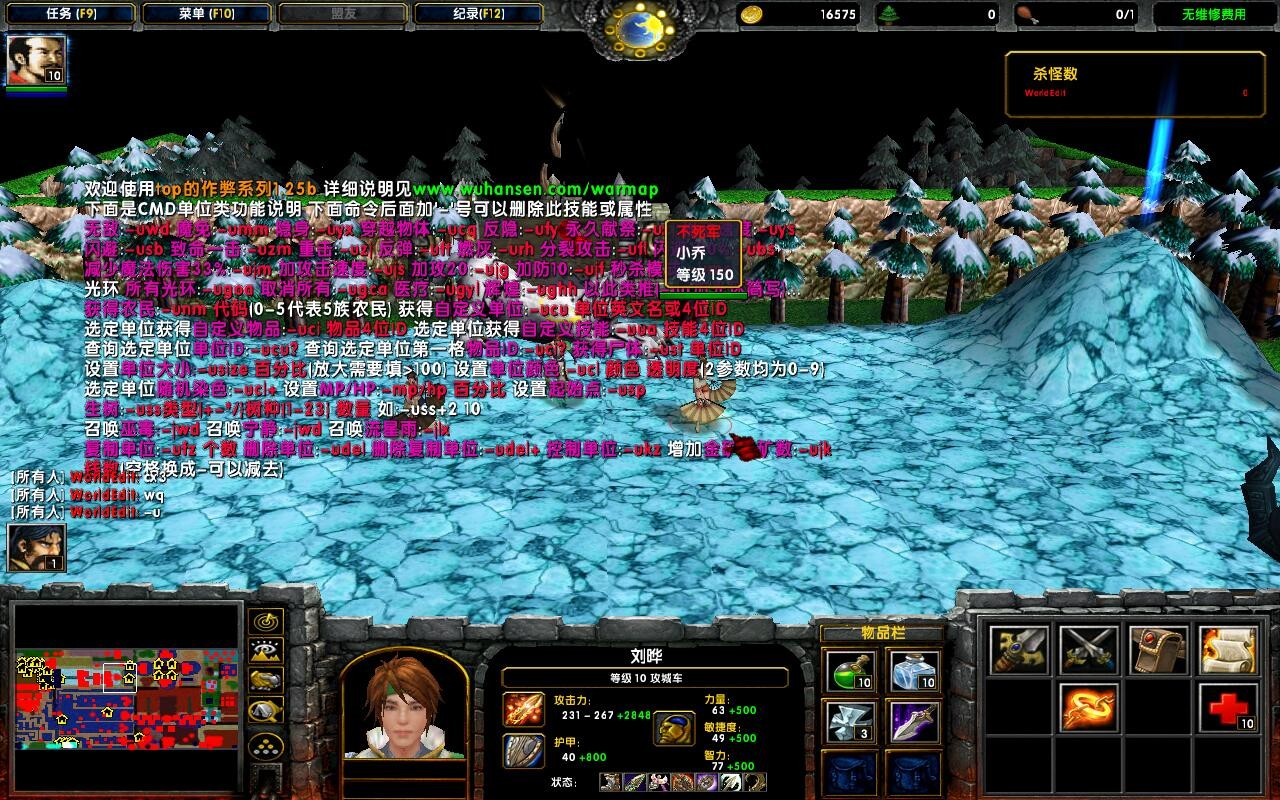Select the crossed swords inventory icon
1280x800 pixels.
pos(1090,650)
